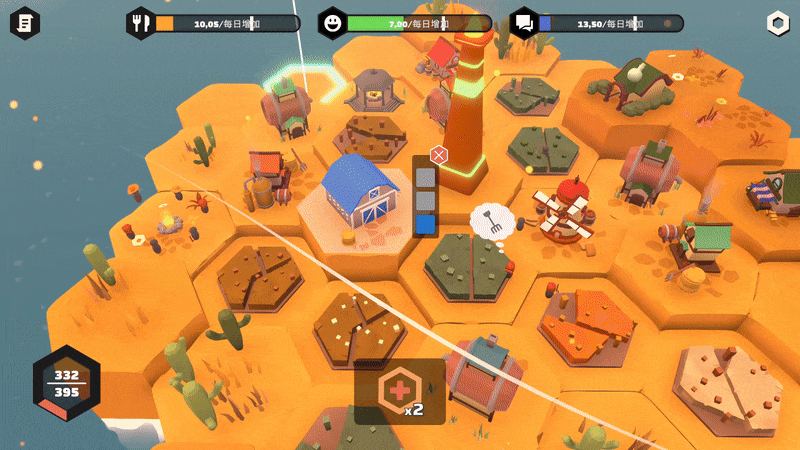Viewport: 800px width, 450px height.
Task: Click the fork and knife food icon
Action: pyautogui.click(x=141, y=22)
